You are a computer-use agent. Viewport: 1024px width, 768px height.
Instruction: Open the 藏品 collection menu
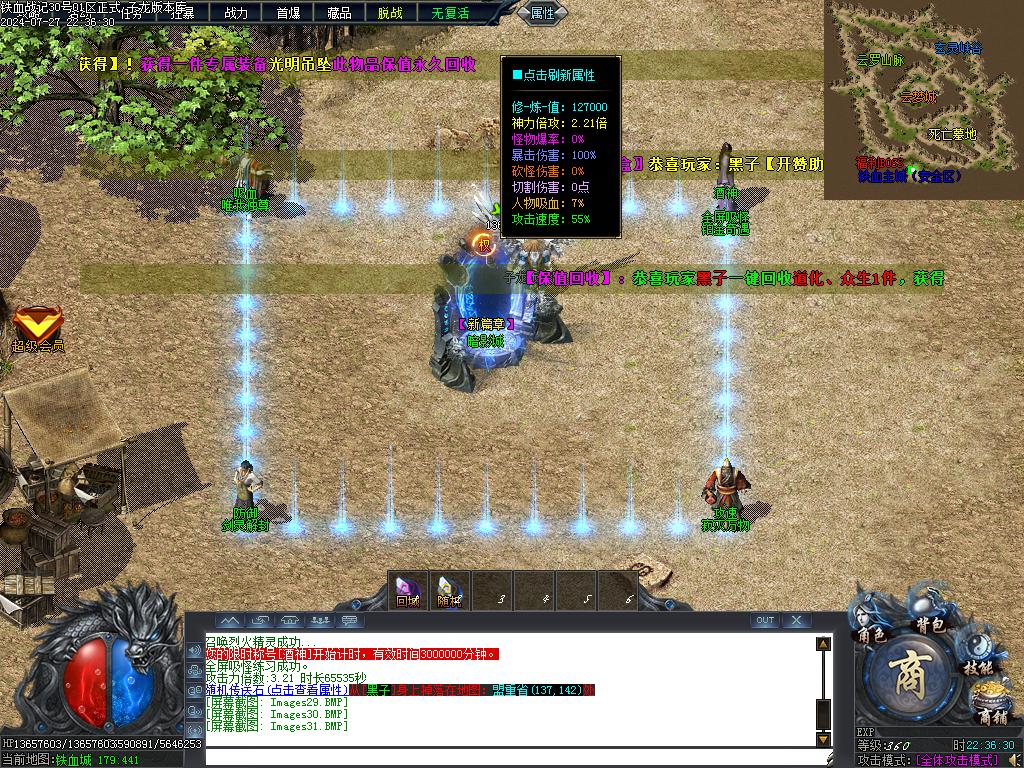339,13
